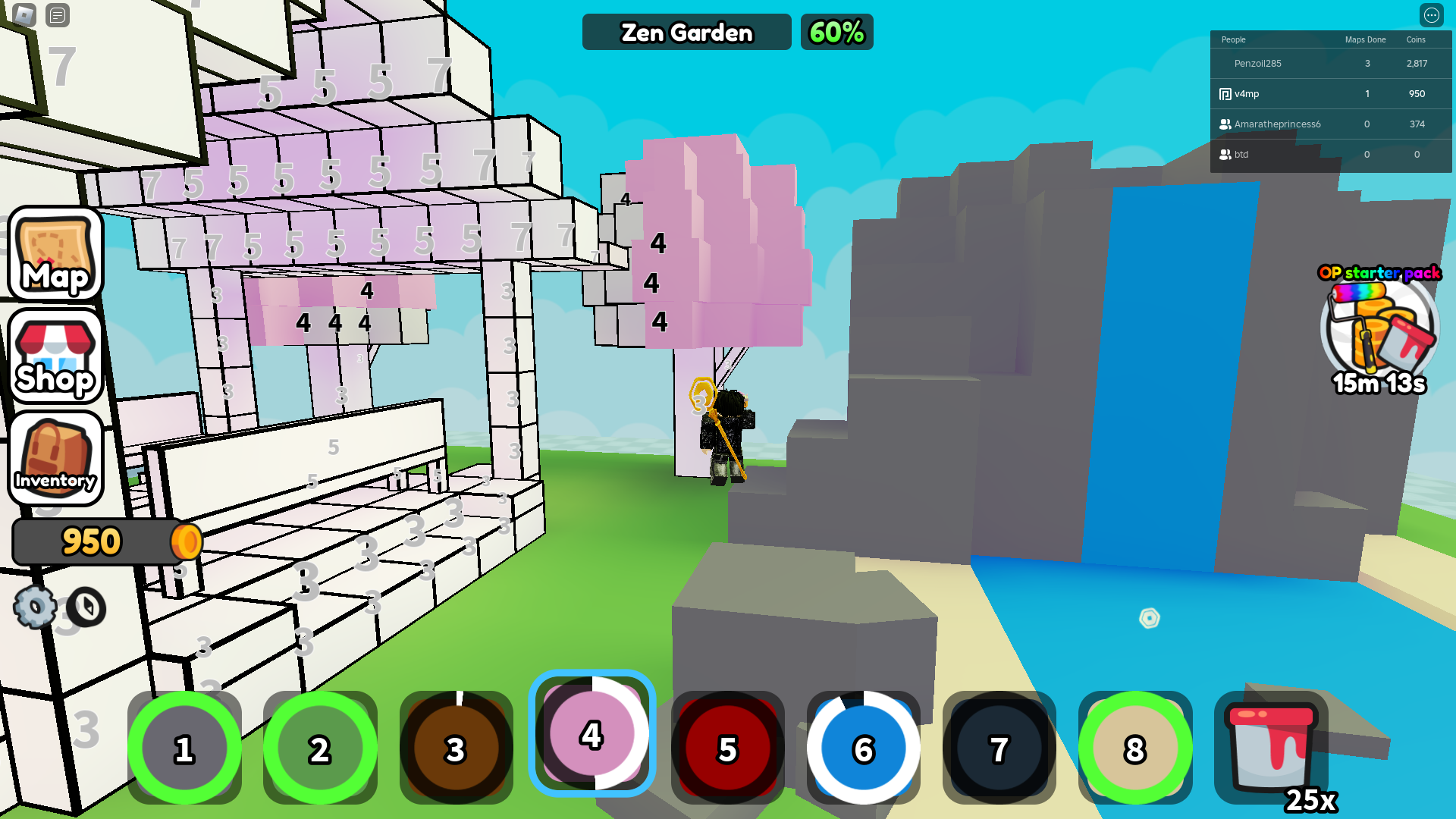Pick beige paint color 8
Image resolution: width=1456 pixels, height=819 pixels.
[1134, 748]
